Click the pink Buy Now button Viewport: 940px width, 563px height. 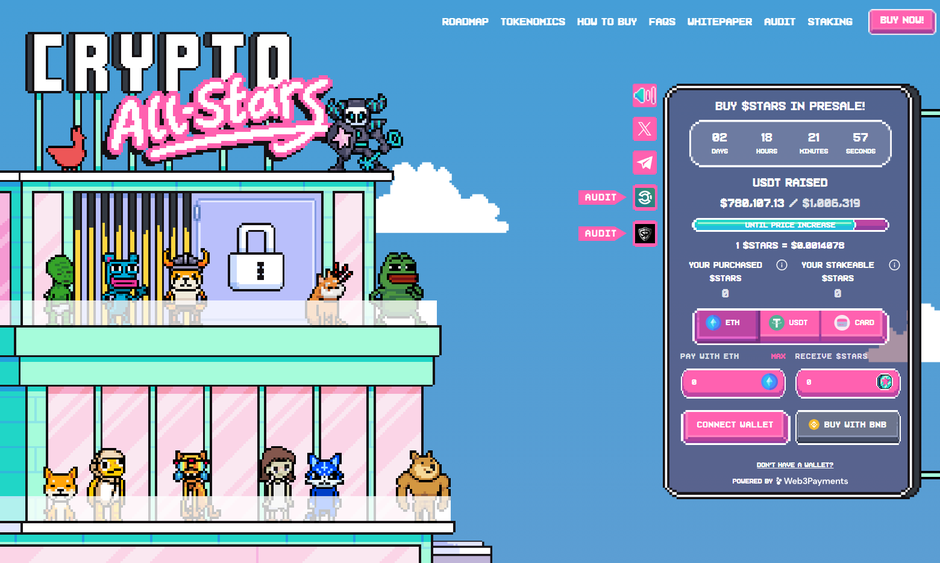click(x=901, y=21)
